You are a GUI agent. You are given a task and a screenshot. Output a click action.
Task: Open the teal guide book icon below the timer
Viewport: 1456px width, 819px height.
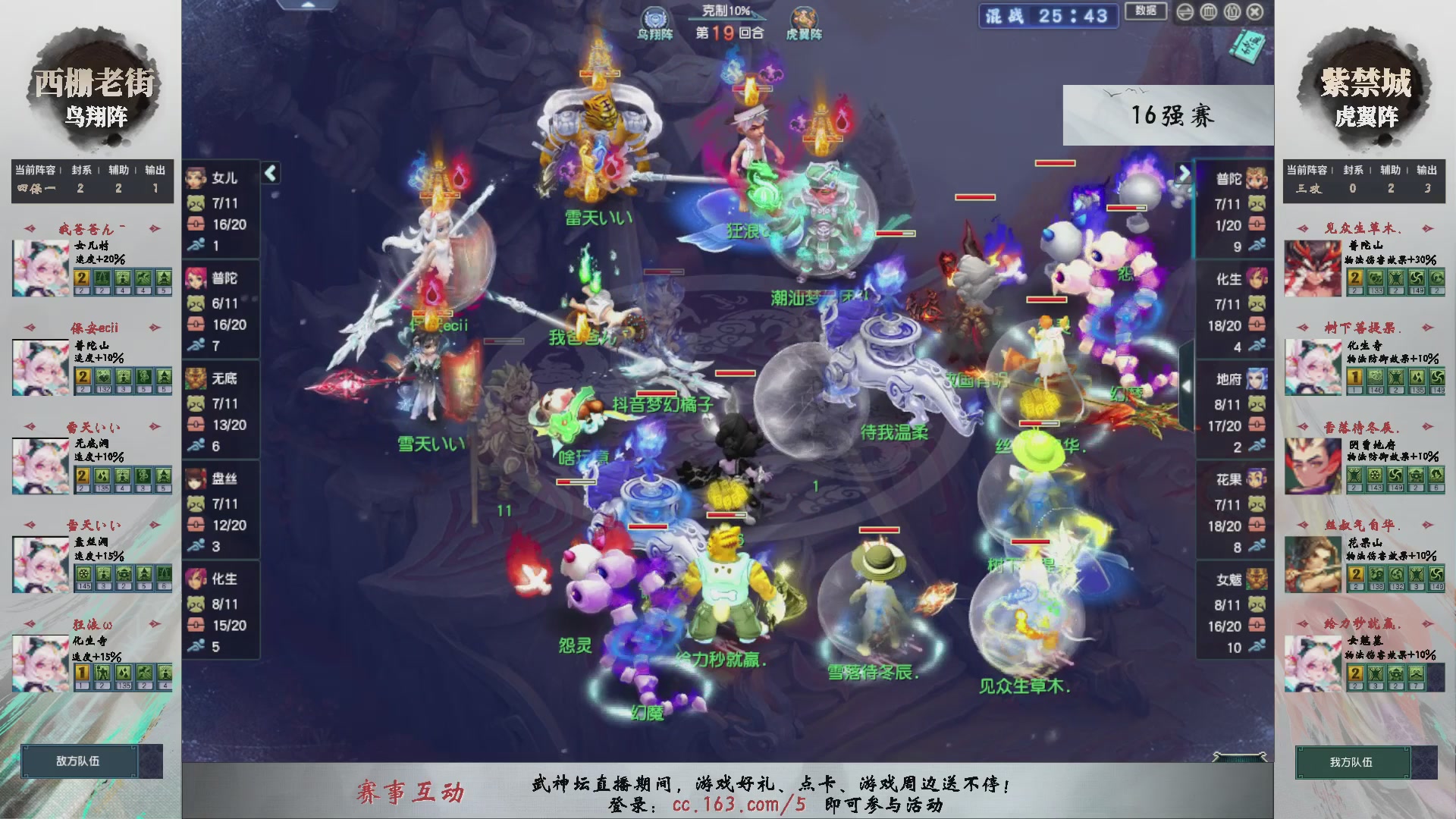(1250, 44)
